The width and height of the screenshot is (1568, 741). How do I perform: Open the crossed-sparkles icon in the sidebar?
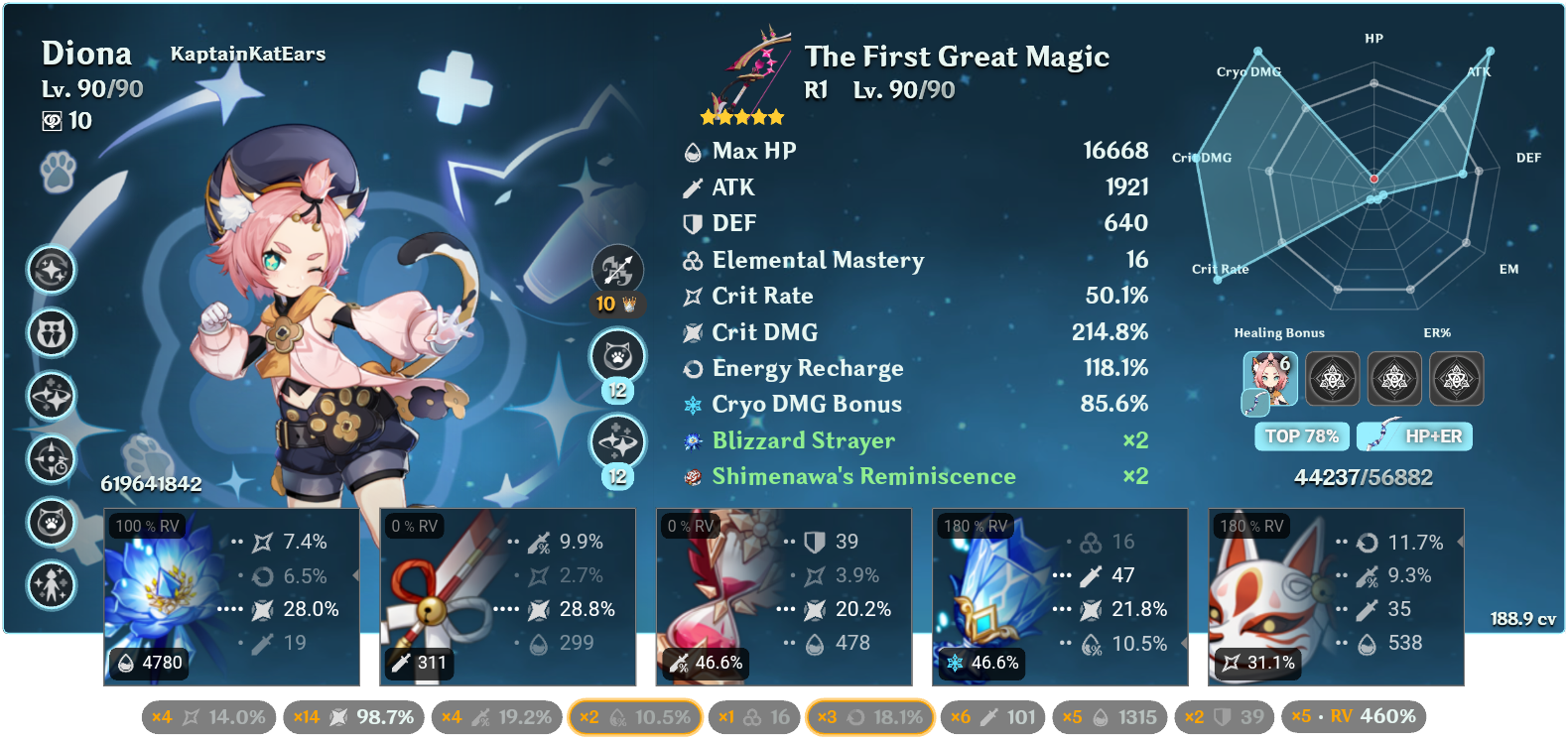pos(50,395)
